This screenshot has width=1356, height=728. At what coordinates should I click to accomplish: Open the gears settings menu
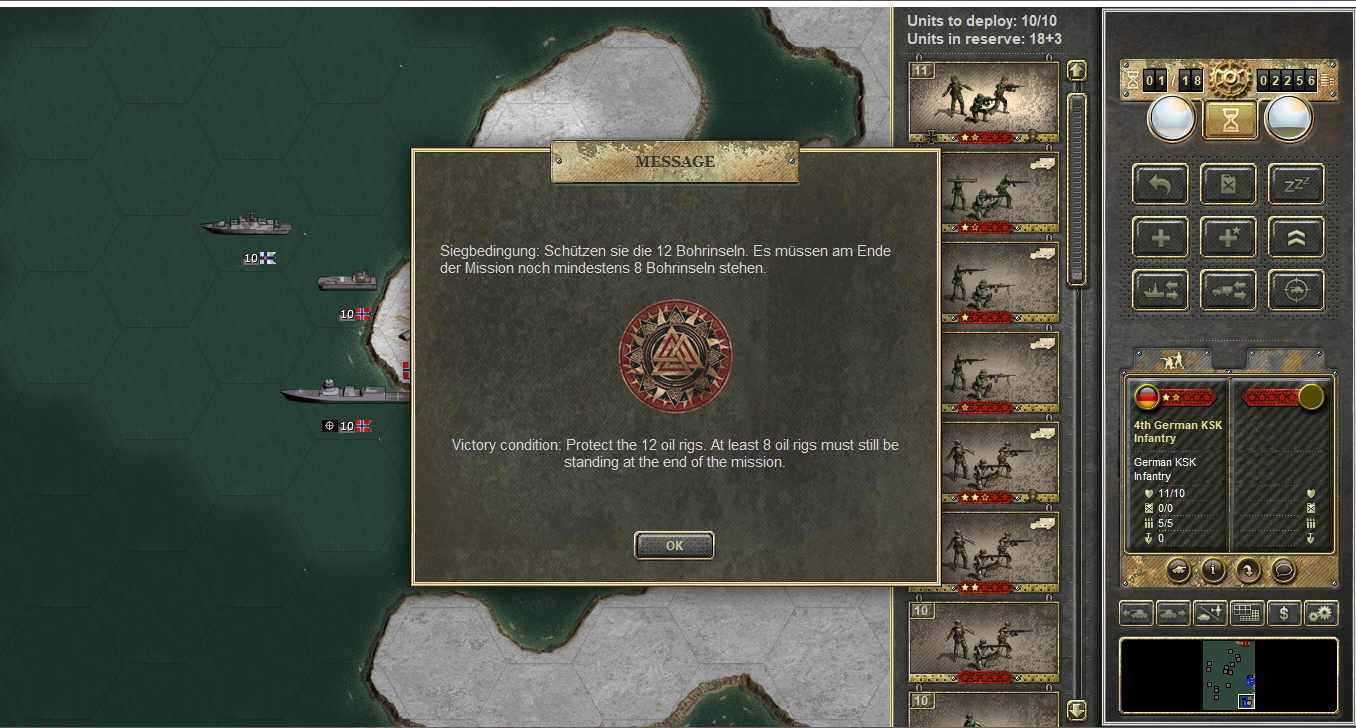[x=1321, y=613]
